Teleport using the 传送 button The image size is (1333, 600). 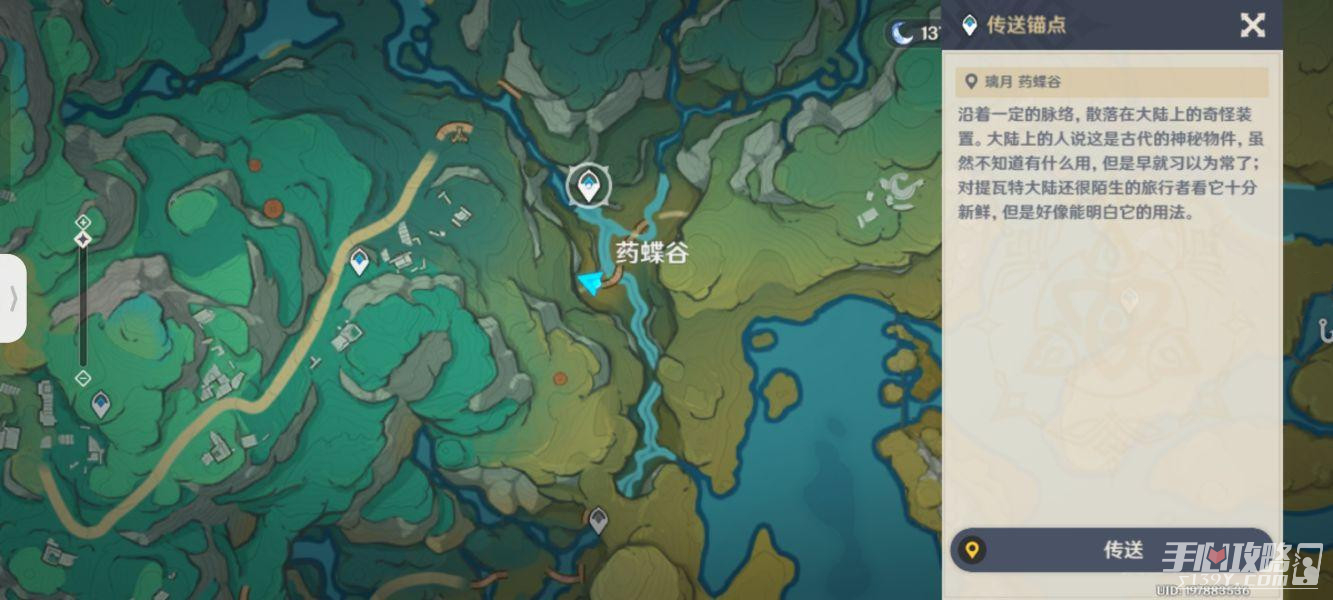[x=1110, y=550]
